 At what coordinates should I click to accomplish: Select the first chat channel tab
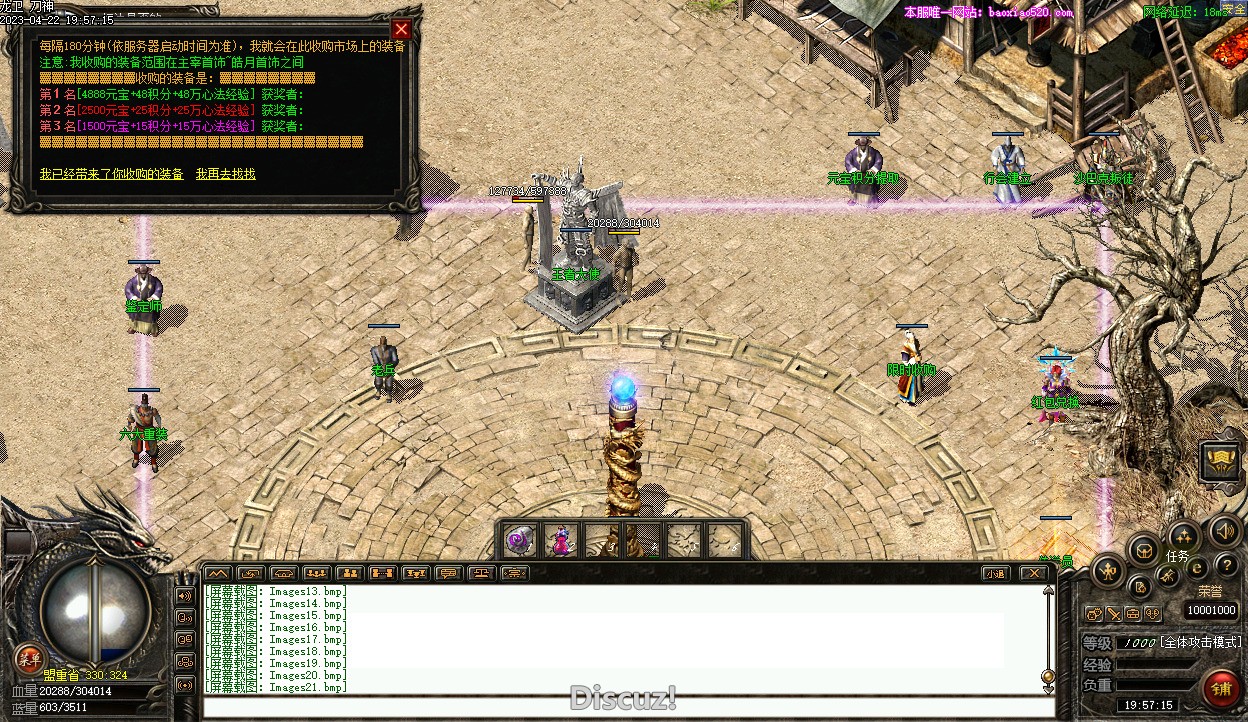click(218, 573)
